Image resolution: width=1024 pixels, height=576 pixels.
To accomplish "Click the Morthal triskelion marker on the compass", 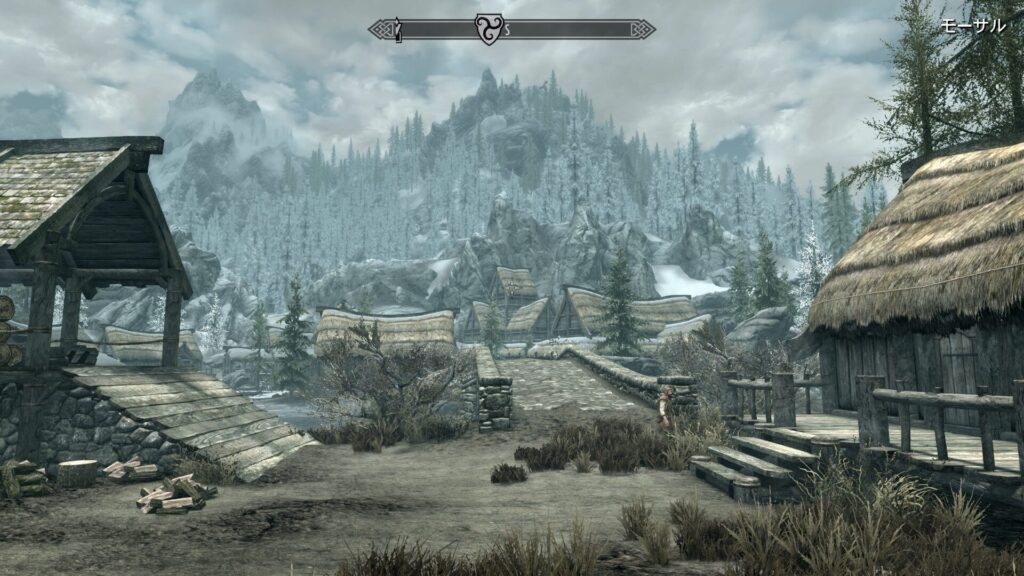I will click(490, 29).
